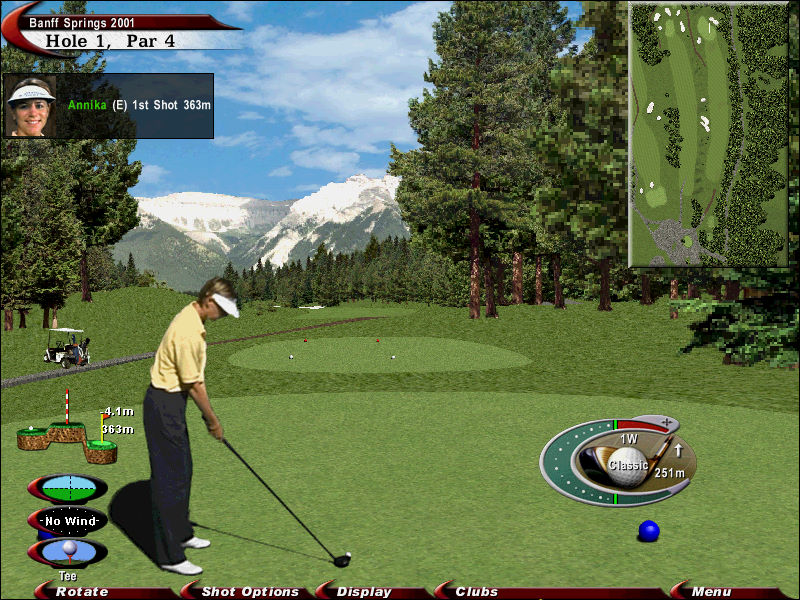This screenshot has width=800, height=600.
Task: Select the Tee ball lie icon
Action: pyautogui.click(x=68, y=551)
